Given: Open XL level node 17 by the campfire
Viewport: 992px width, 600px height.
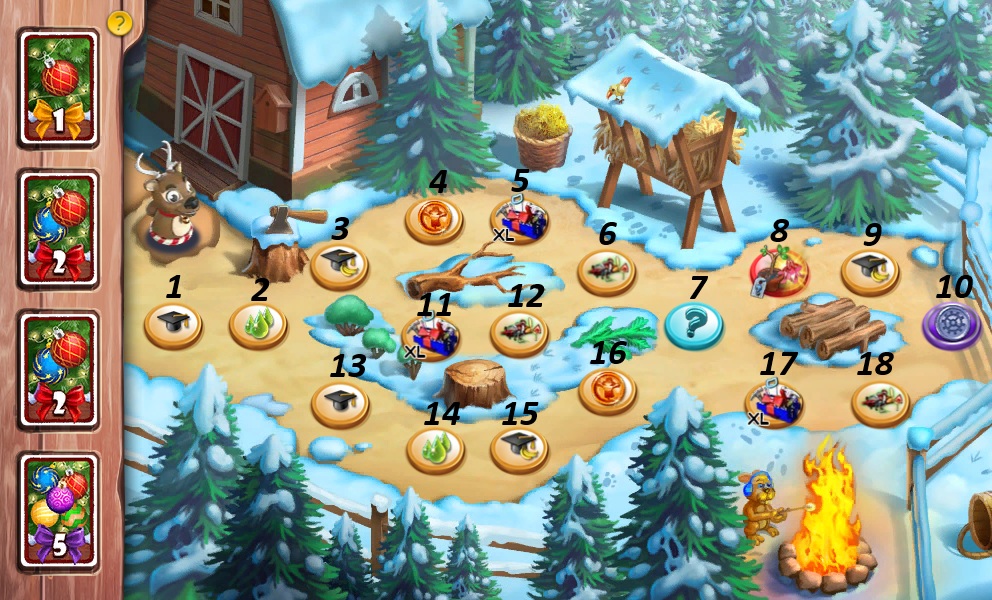Looking at the screenshot, I should tap(774, 404).
